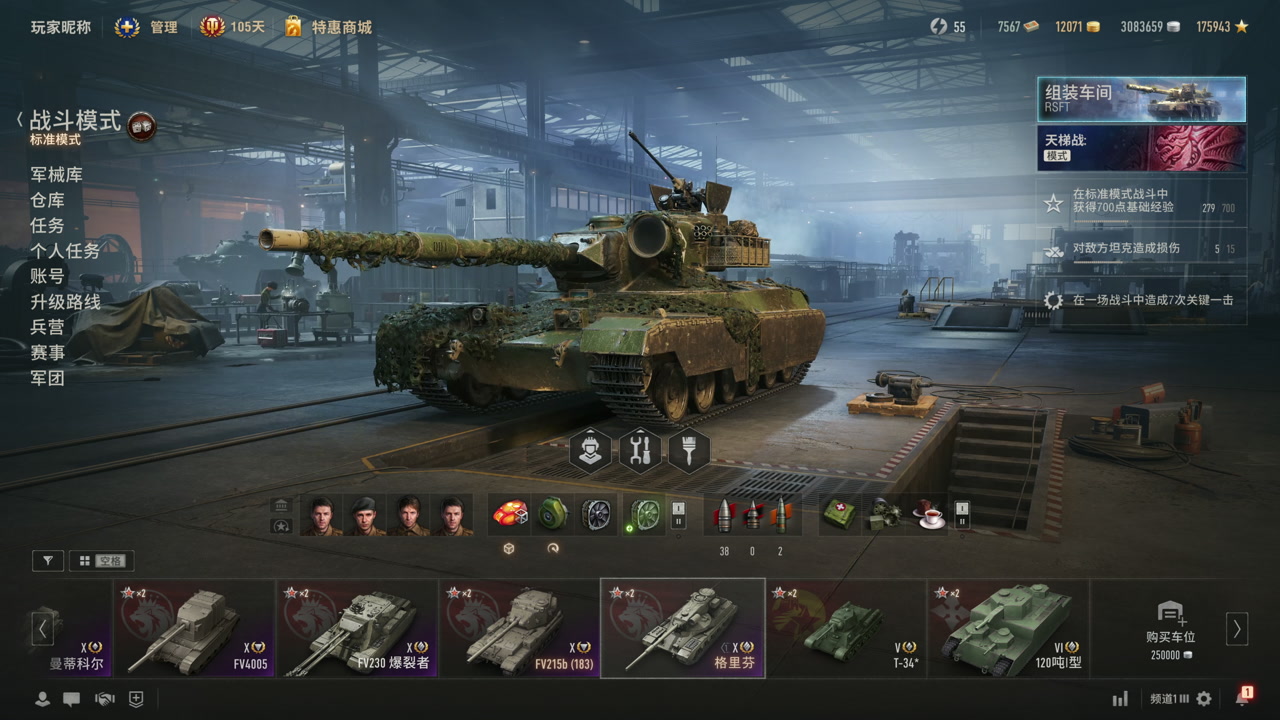
Task: Buy a garage slot via 购买车位
Action: click(x=1169, y=628)
